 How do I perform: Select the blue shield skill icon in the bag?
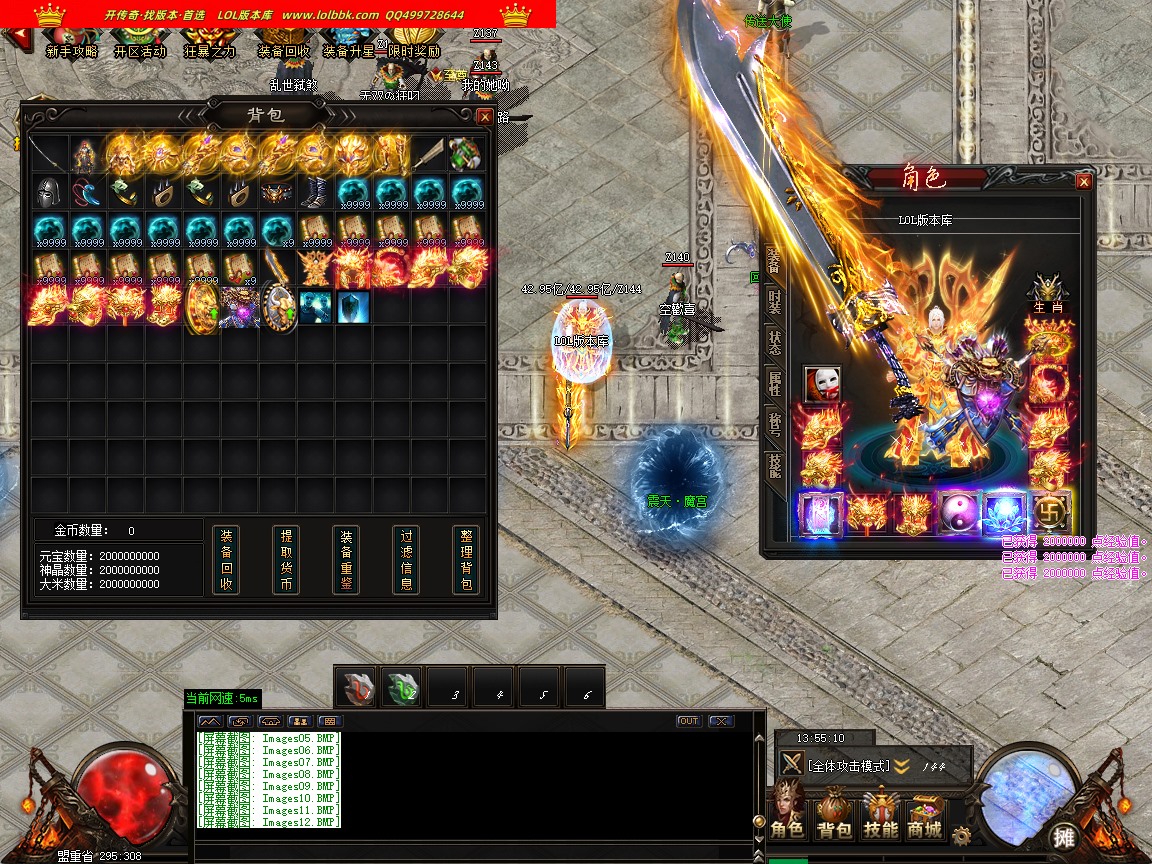(353, 306)
